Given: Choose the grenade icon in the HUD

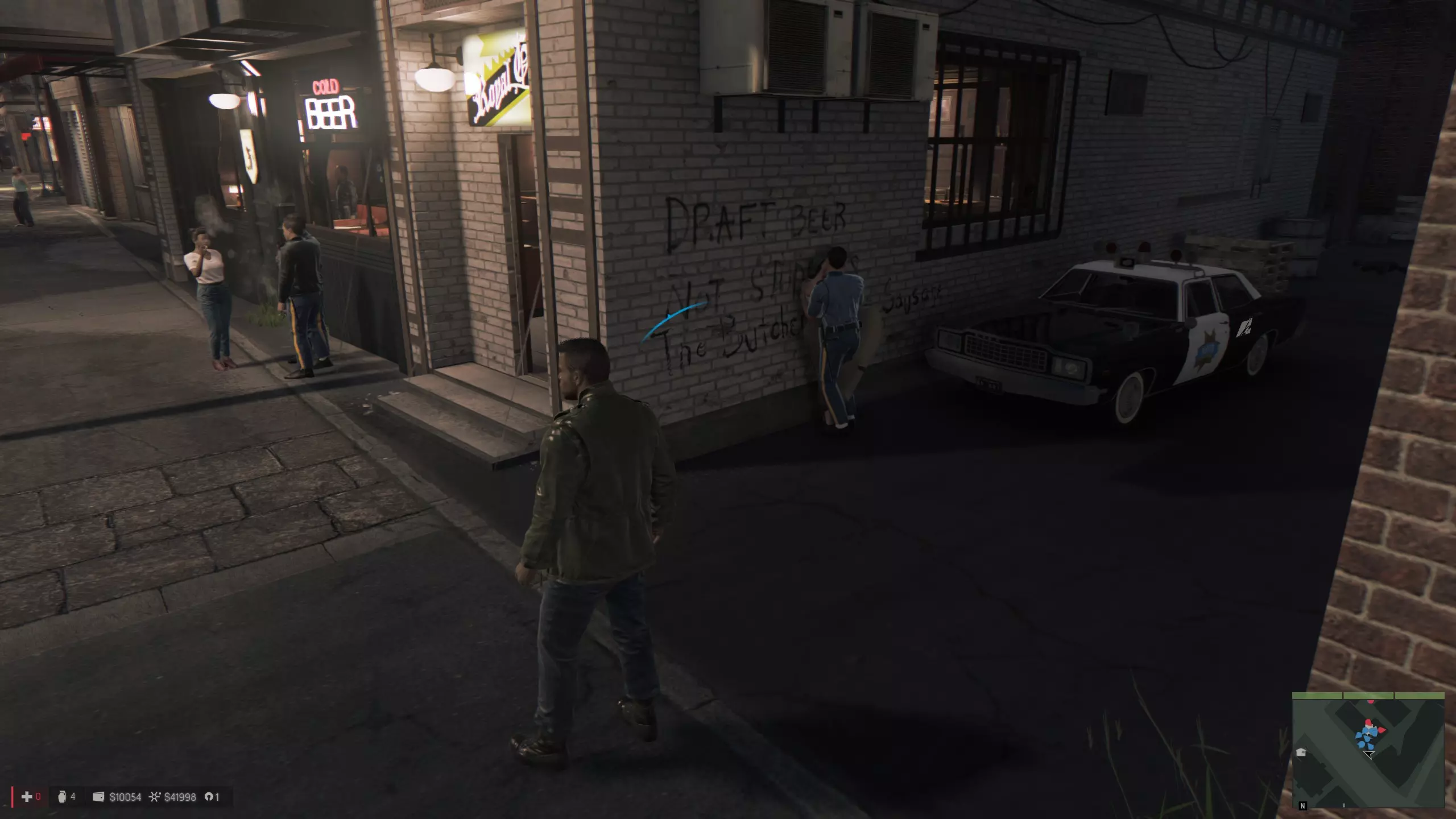Looking at the screenshot, I should coord(62,797).
